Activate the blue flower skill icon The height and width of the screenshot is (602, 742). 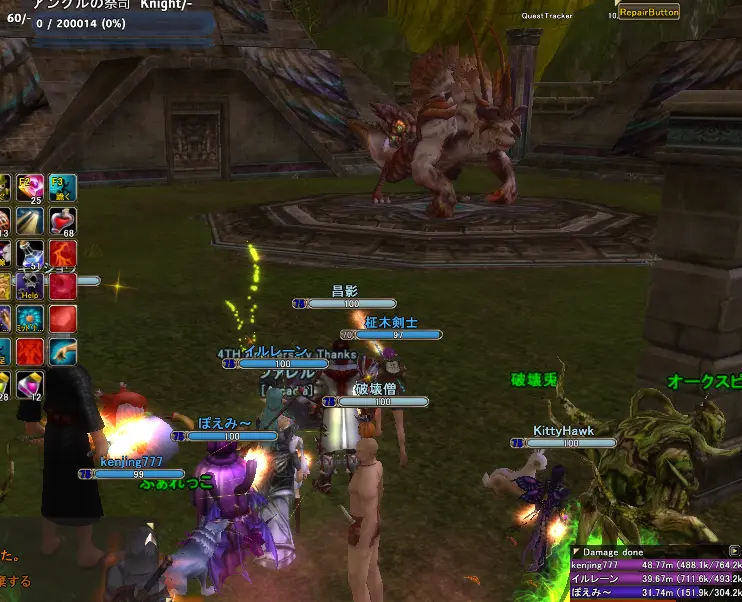click(31, 320)
